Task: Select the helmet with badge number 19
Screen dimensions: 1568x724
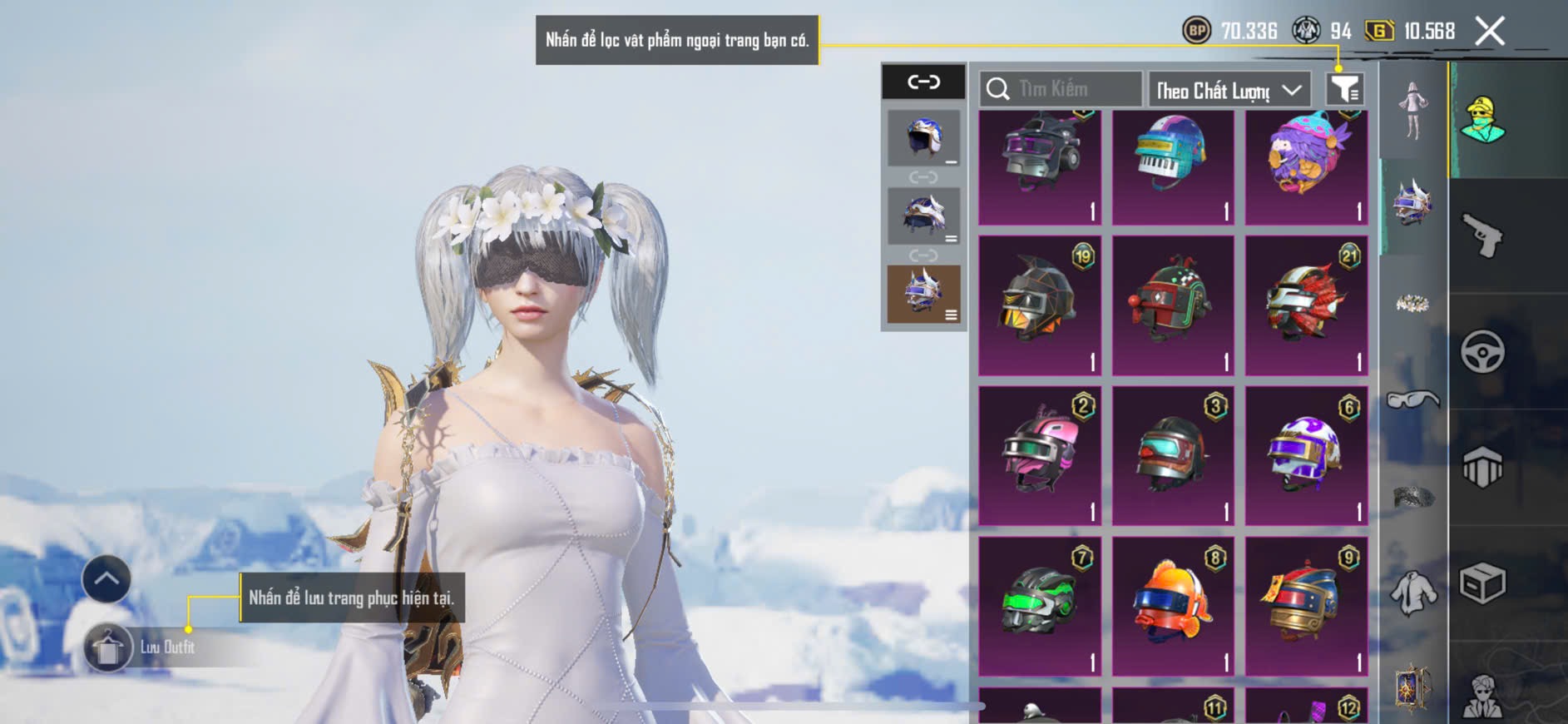Action: pyautogui.click(x=1040, y=305)
